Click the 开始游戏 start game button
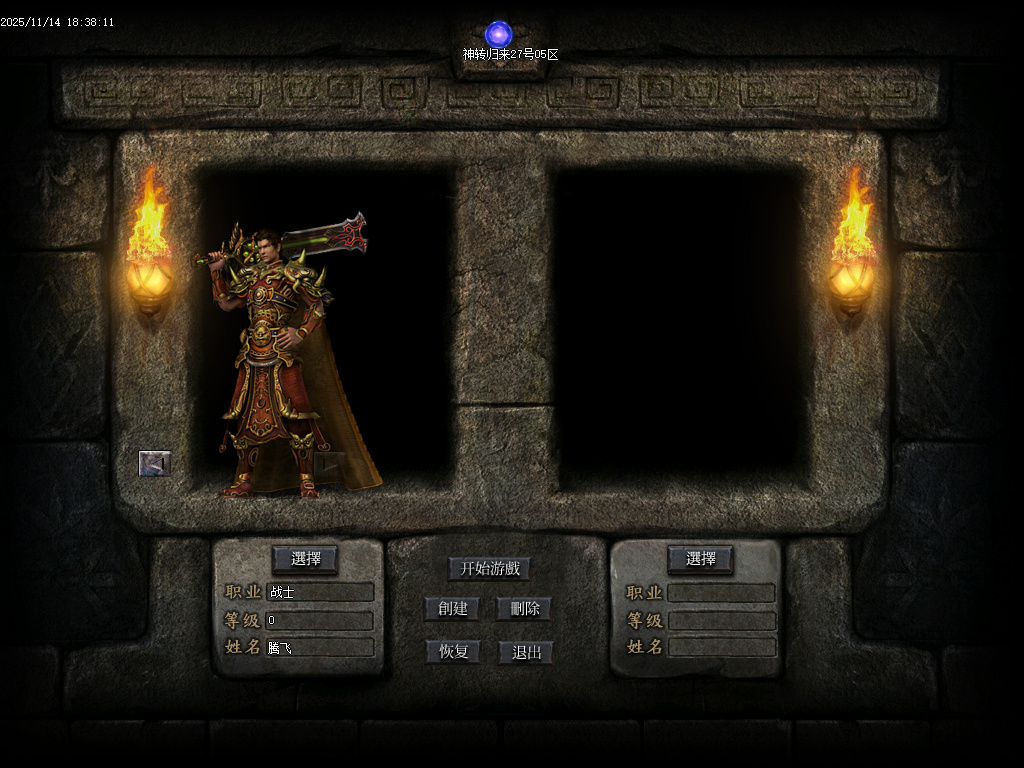This screenshot has width=1024, height=768. (489, 569)
